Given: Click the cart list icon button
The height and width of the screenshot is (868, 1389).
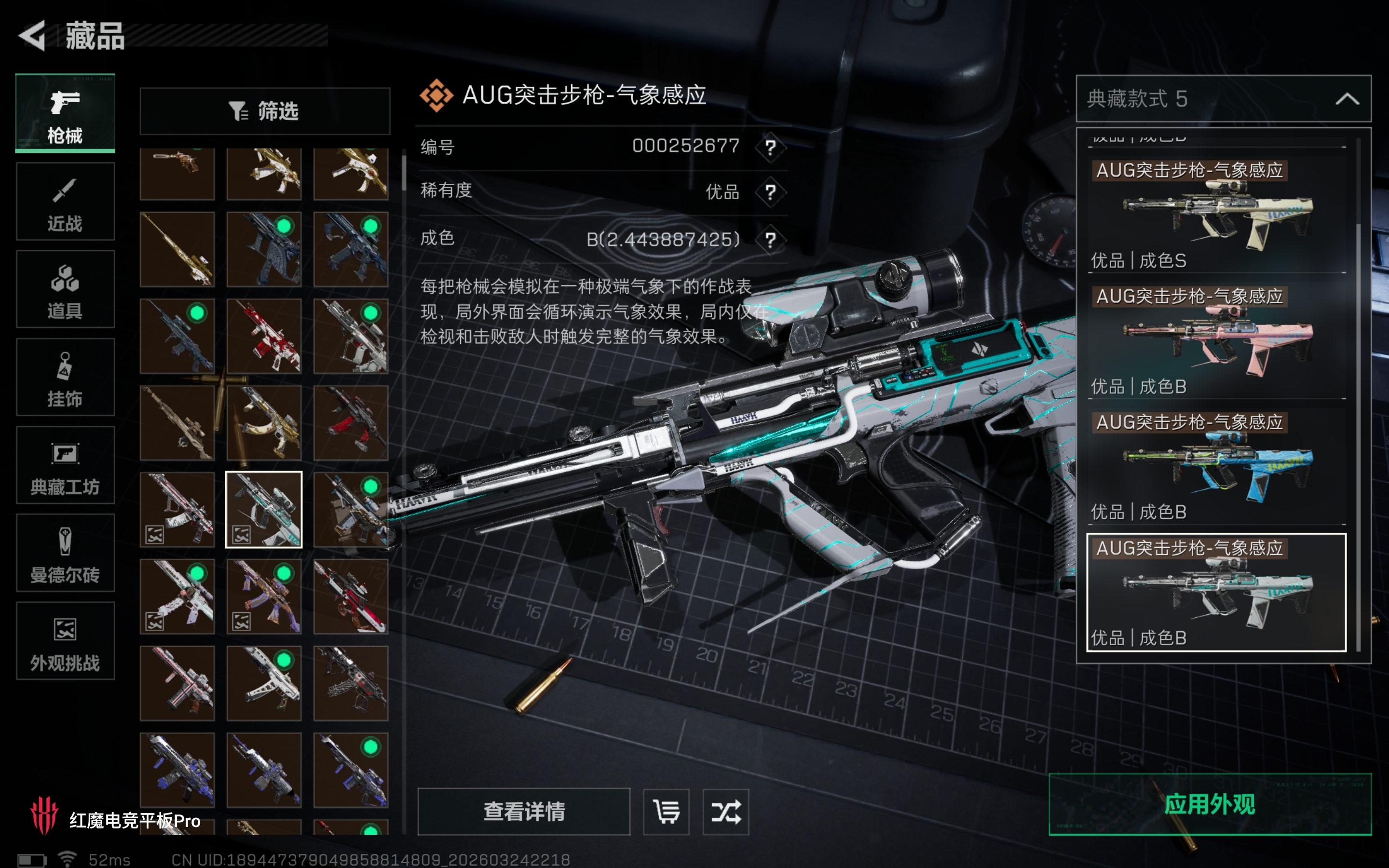Looking at the screenshot, I should coord(667,812).
